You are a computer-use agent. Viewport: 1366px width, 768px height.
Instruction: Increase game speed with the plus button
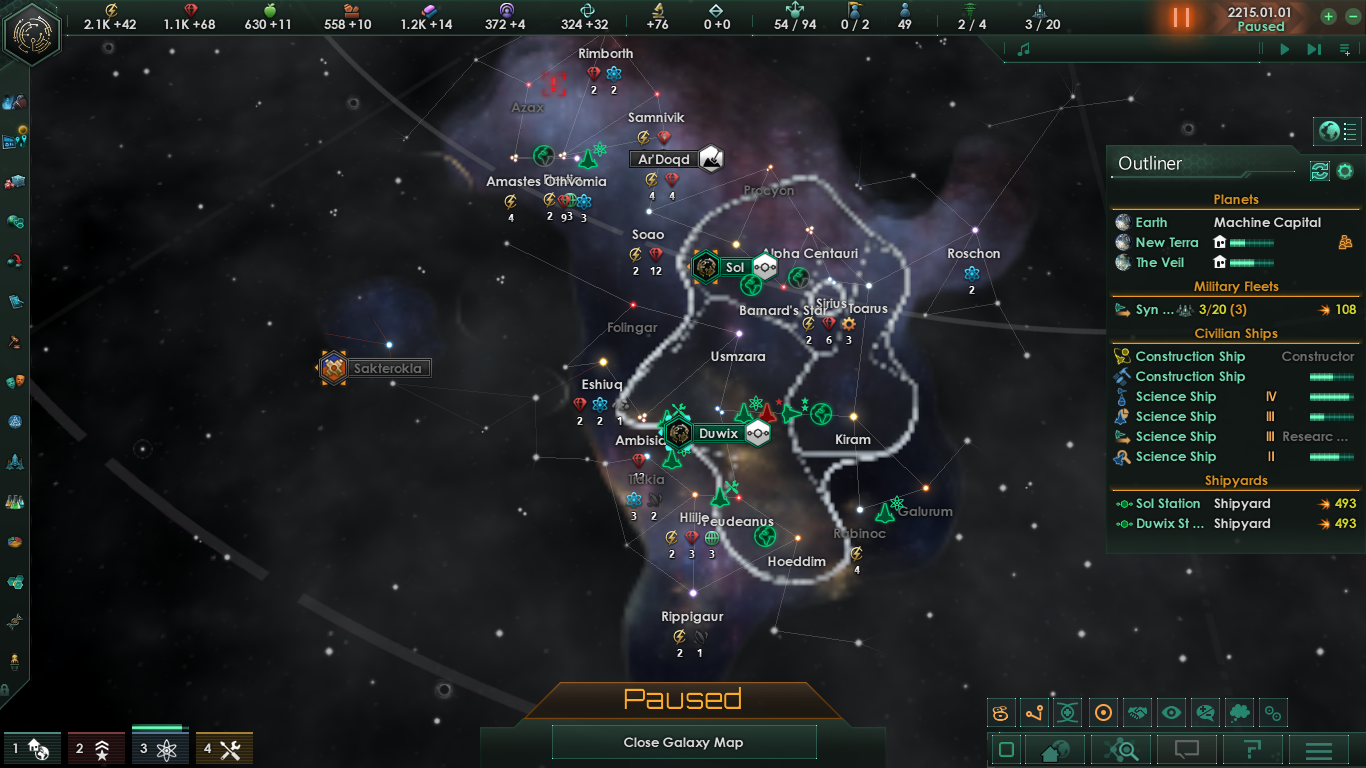coord(1327,16)
